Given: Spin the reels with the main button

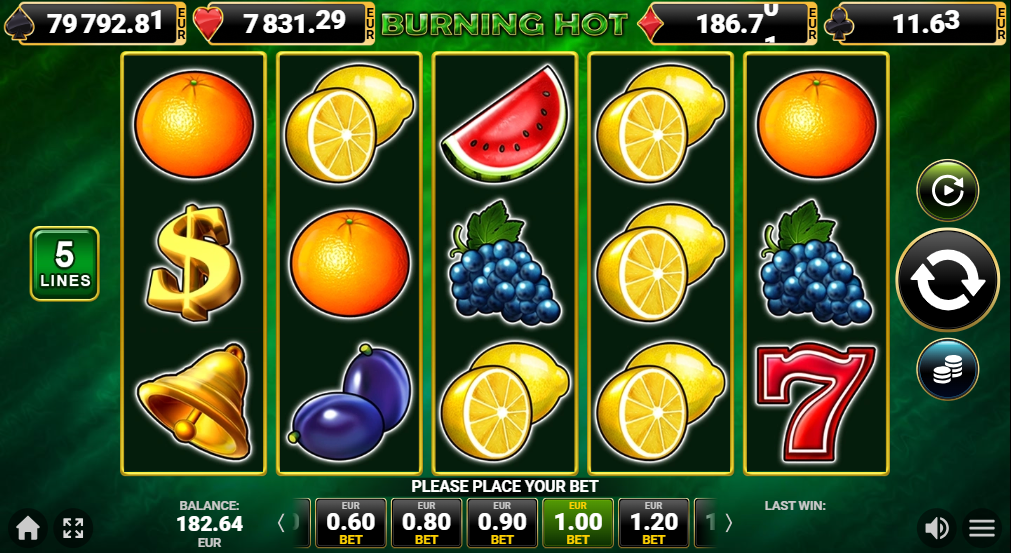Looking at the screenshot, I should [x=947, y=280].
